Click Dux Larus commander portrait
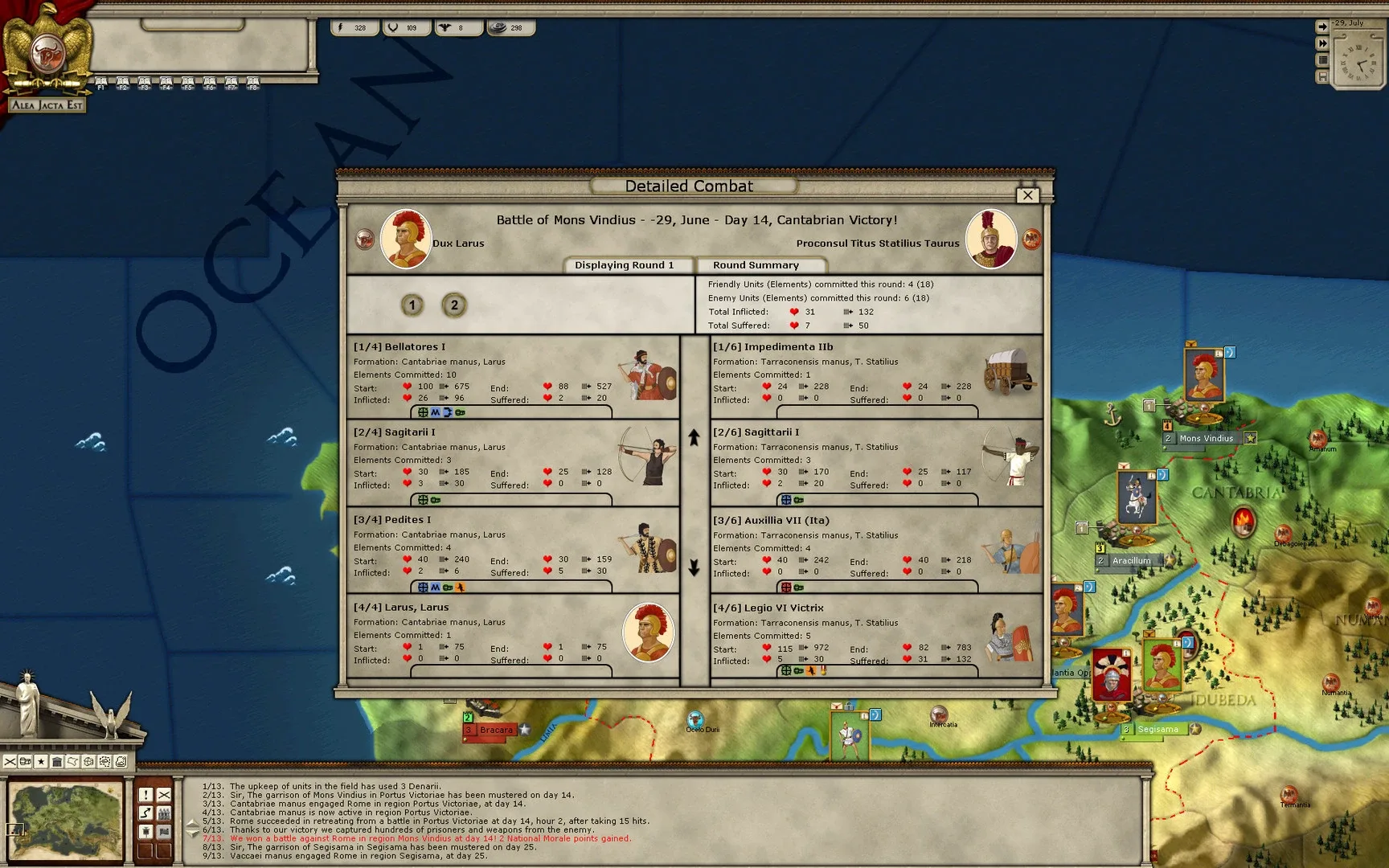Image resolution: width=1389 pixels, height=868 pixels. coord(406,239)
